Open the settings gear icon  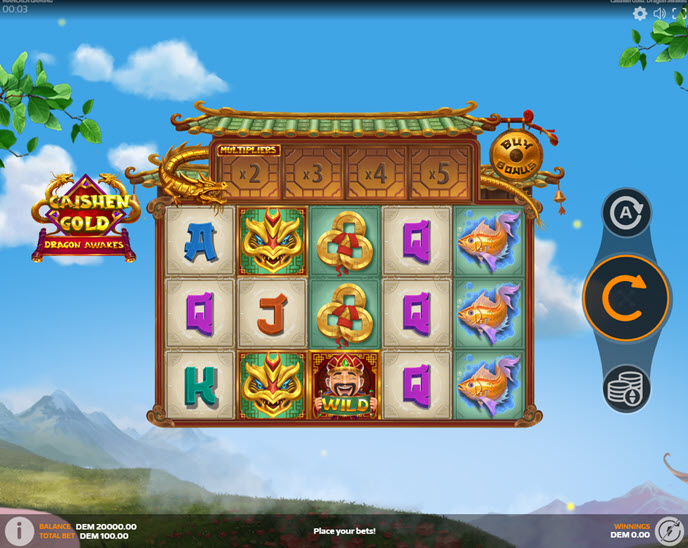click(x=640, y=14)
